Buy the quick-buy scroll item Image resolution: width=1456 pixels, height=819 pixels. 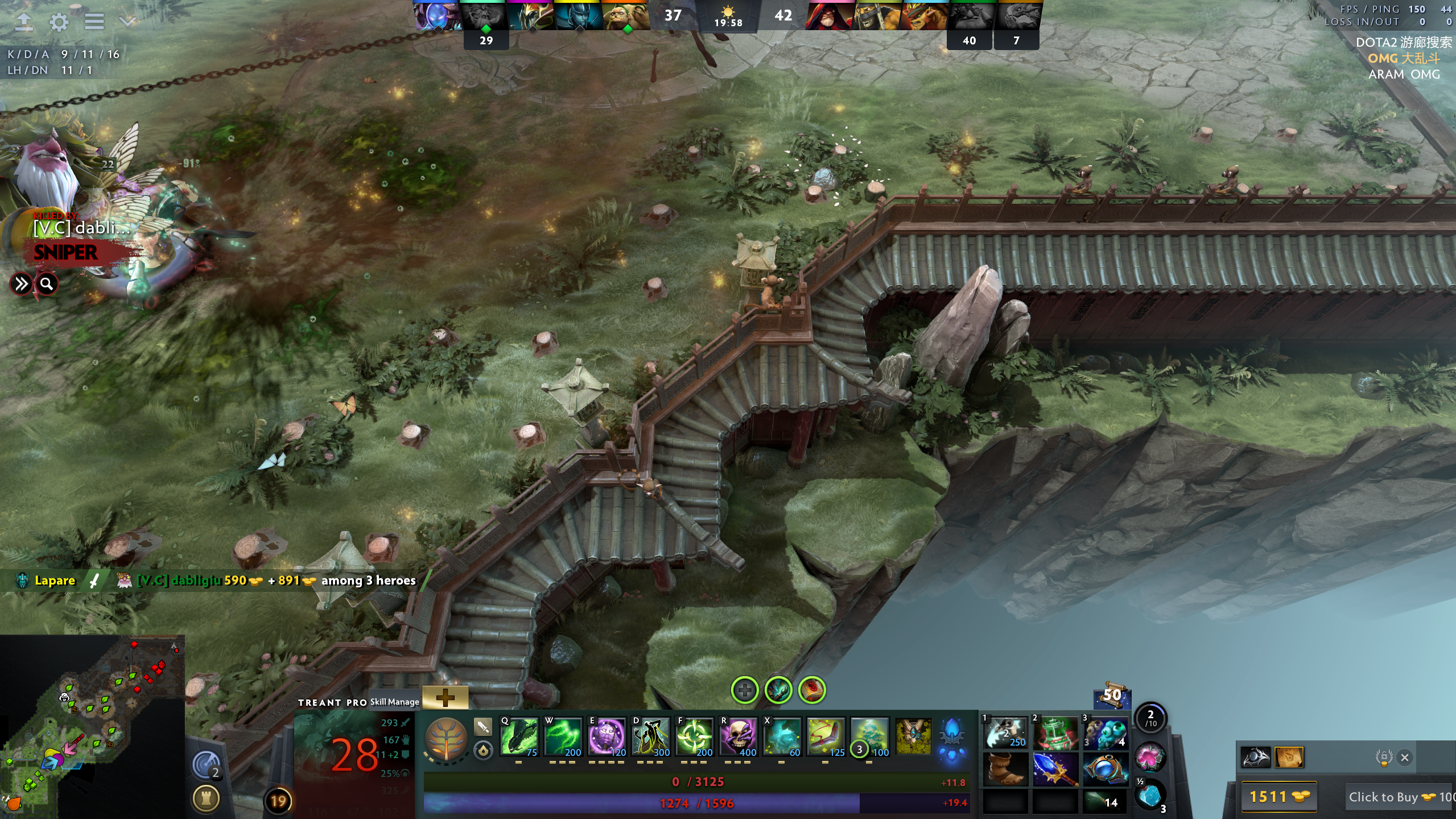(1289, 758)
